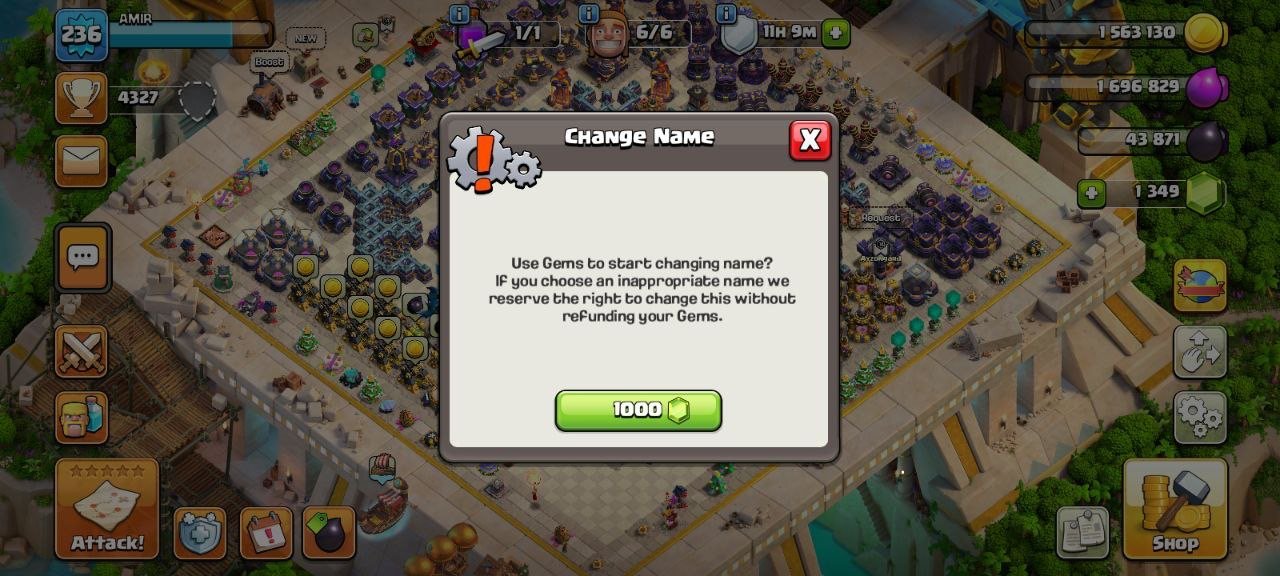Confirm name change for 1000 gems
The height and width of the screenshot is (576, 1280).
pos(638,410)
